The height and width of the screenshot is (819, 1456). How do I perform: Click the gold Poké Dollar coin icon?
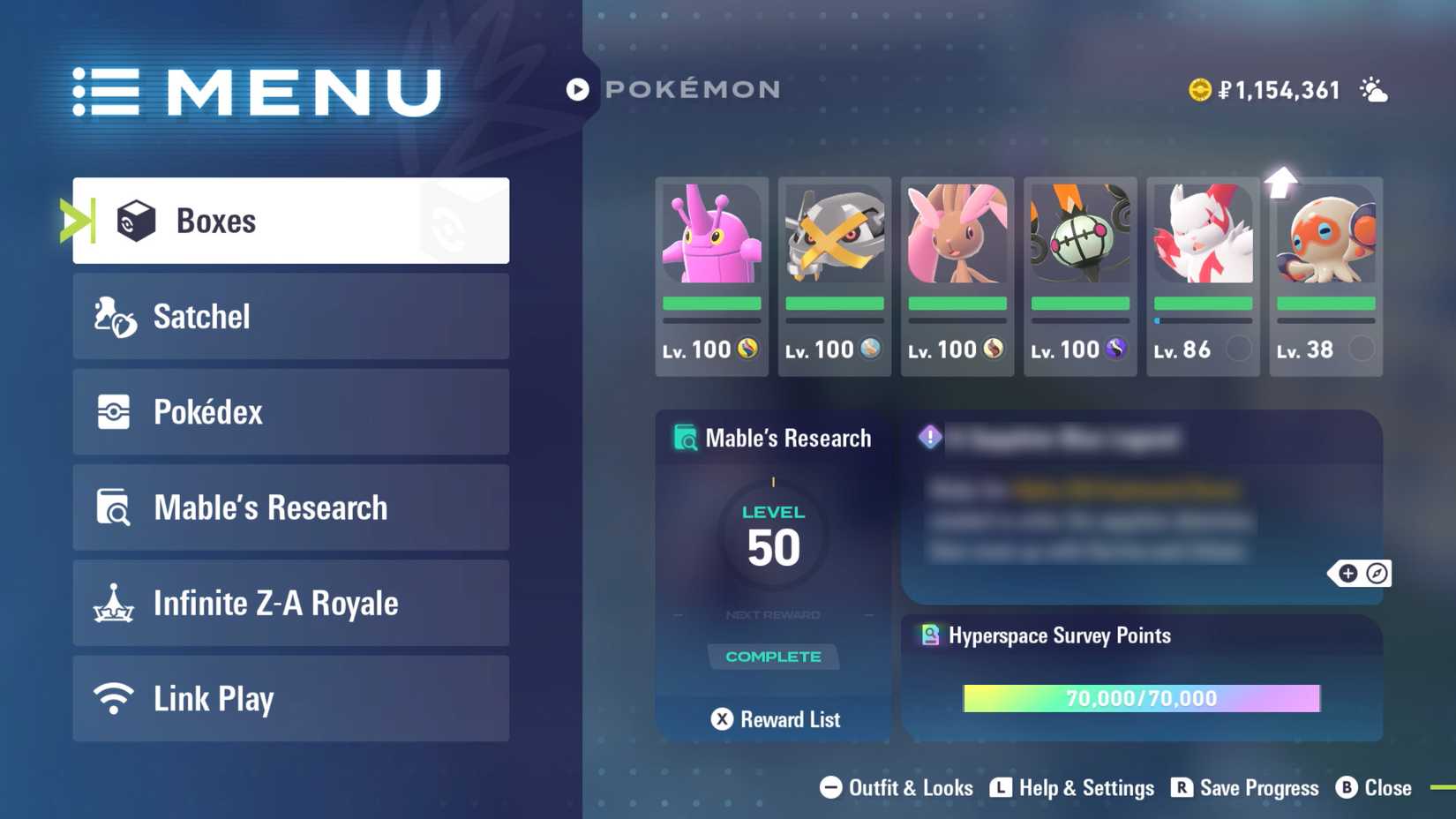click(1200, 88)
